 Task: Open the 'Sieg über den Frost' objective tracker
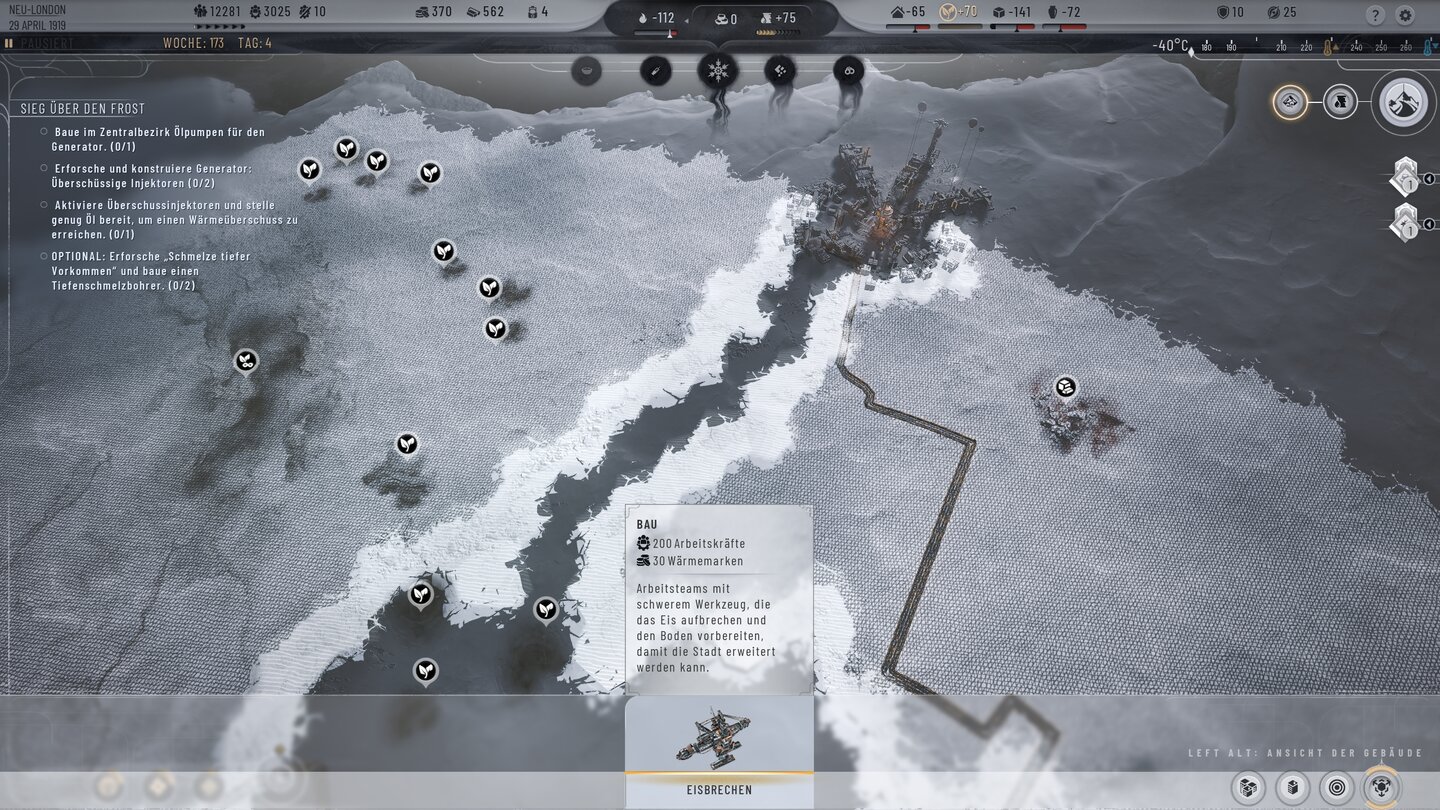(x=82, y=108)
